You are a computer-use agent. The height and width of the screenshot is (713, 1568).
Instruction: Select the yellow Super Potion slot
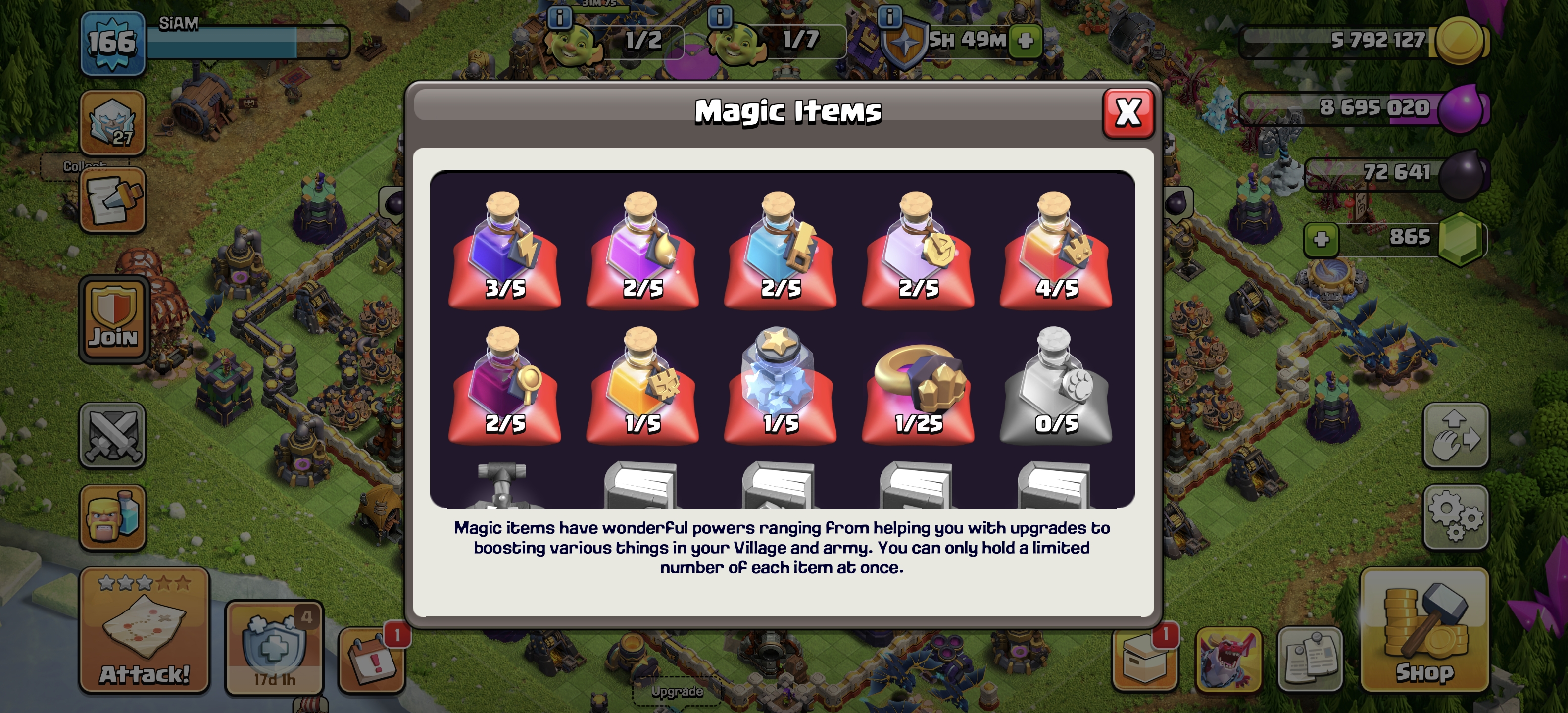click(x=642, y=385)
